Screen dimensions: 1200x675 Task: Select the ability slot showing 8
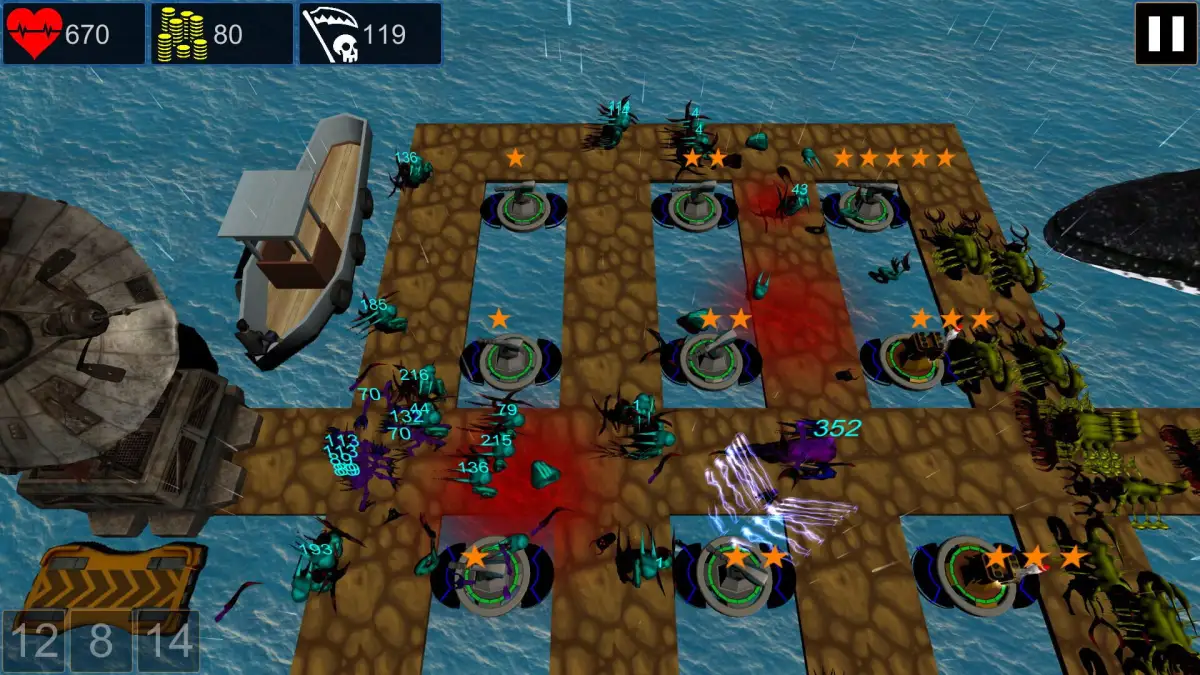[x=100, y=641]
